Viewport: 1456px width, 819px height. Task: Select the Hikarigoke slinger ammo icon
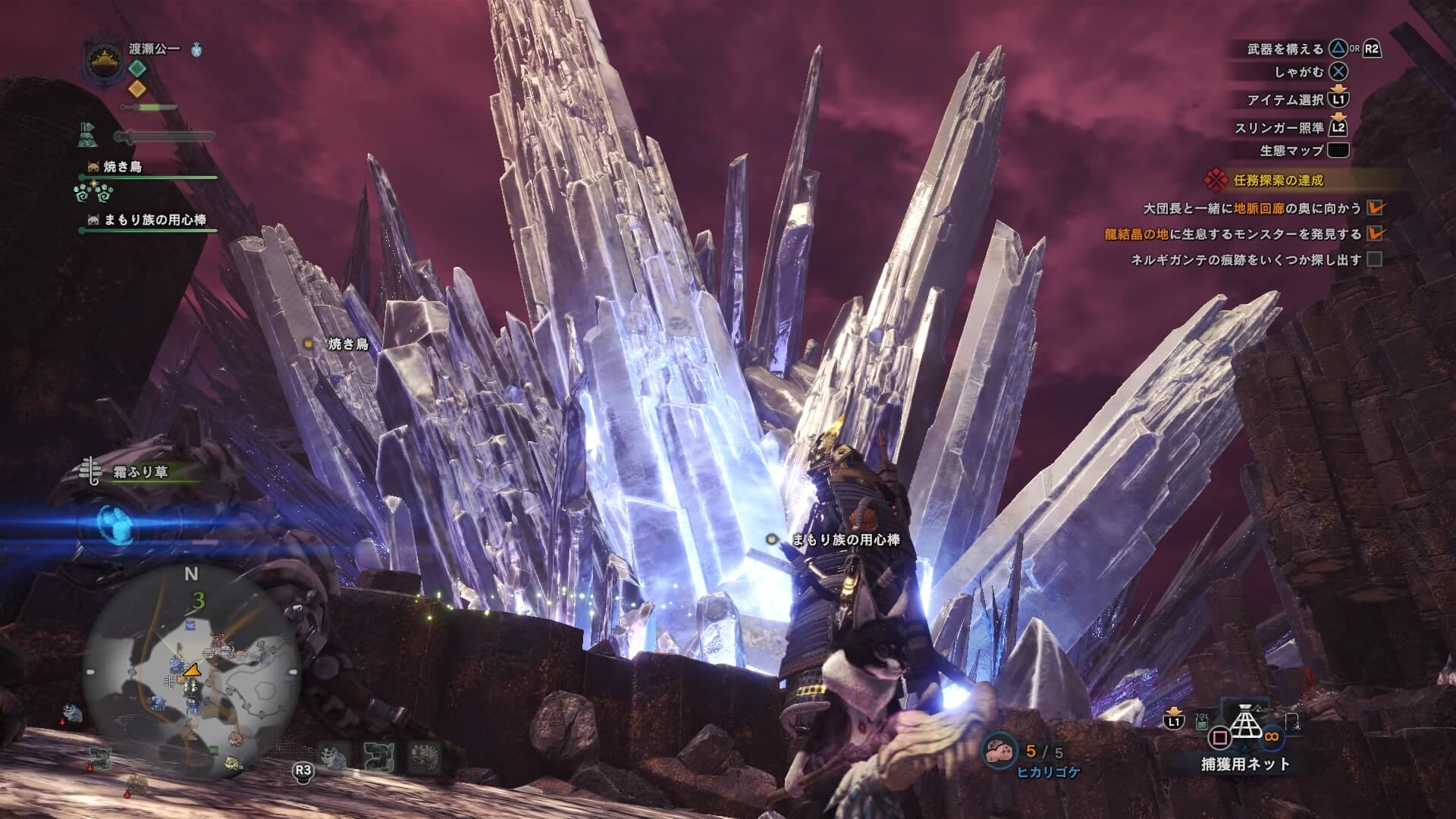coord(999,750)
